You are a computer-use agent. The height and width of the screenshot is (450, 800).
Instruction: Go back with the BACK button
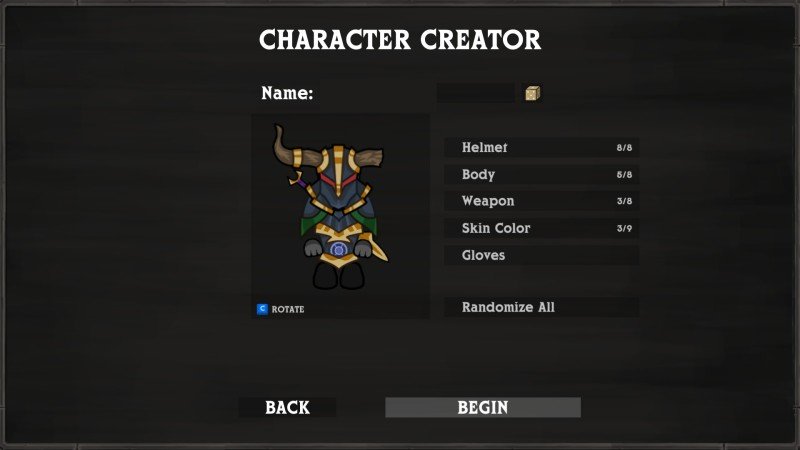pos(287,408)
